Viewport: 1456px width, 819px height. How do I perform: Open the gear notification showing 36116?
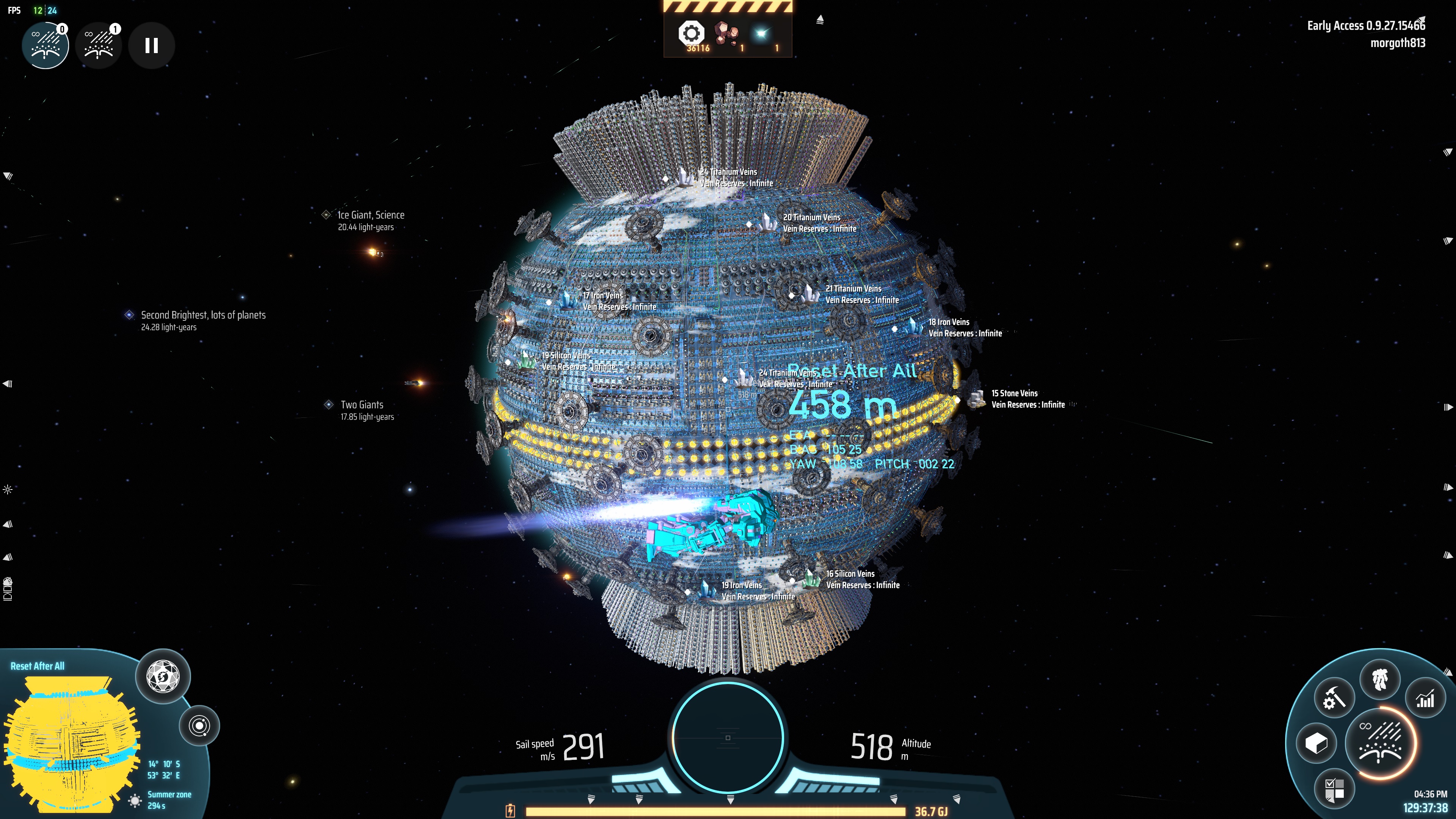coord(691,34)
